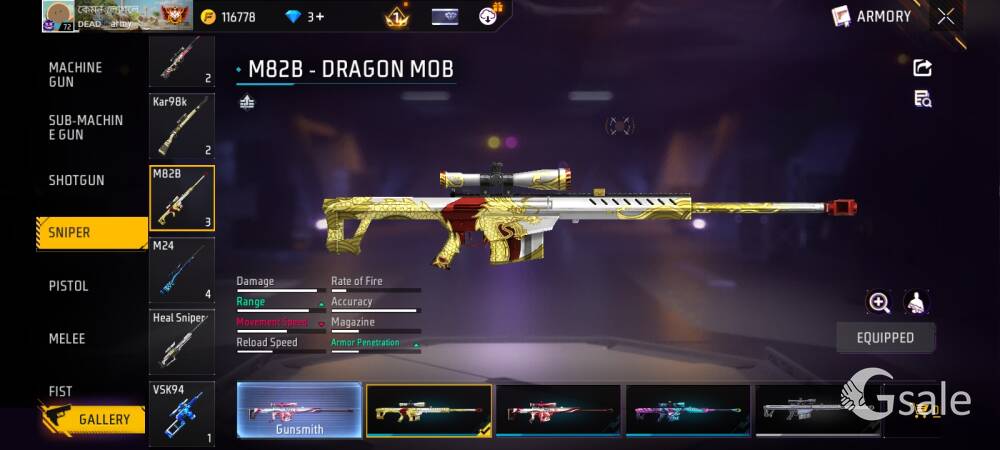This screenshot has height=450, width=1000.
Task: Select the pink and cyan M82B skin
Action: pos(688,410)
